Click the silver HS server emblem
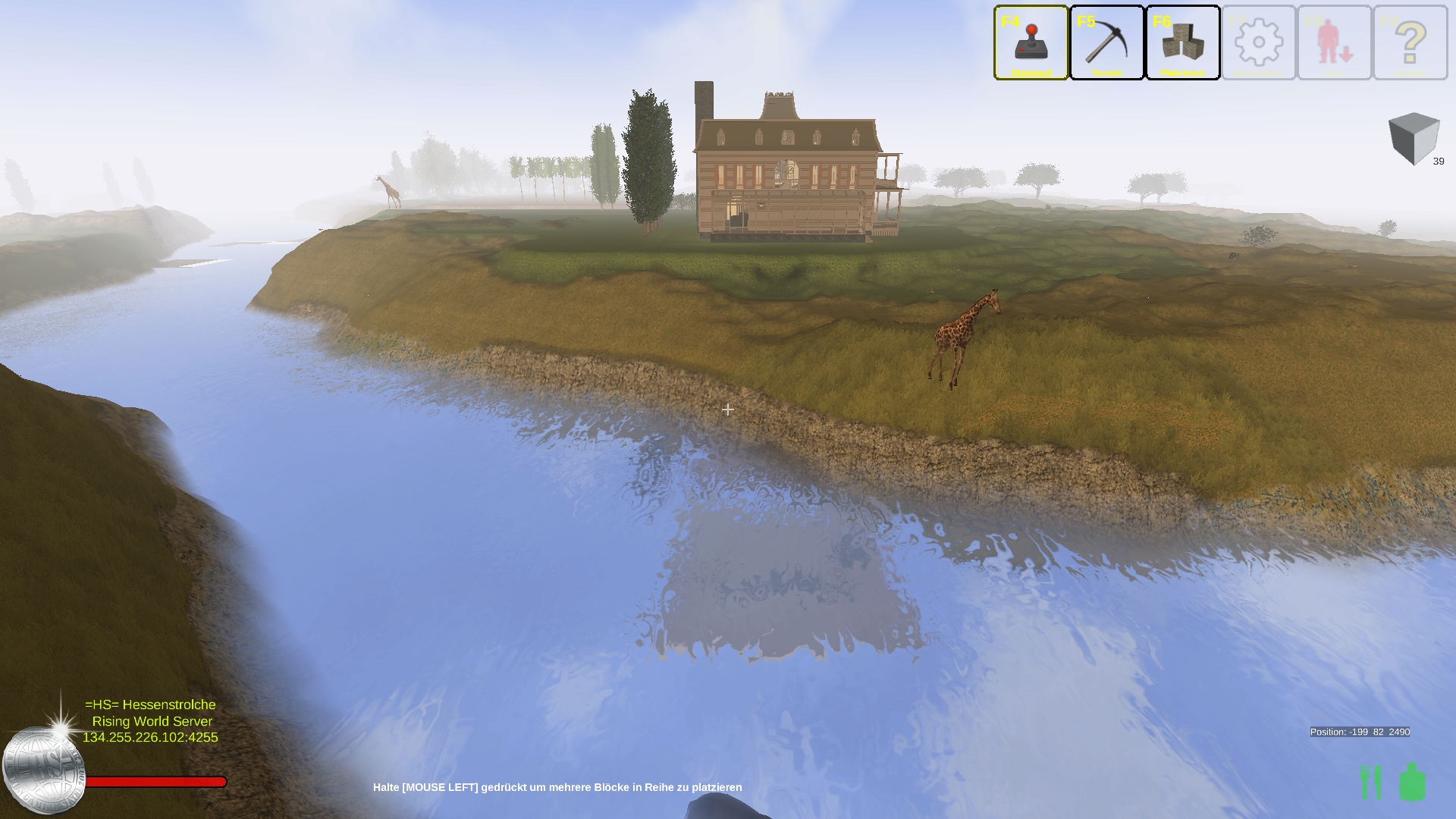1456x819 pixels. coord(43,769)
